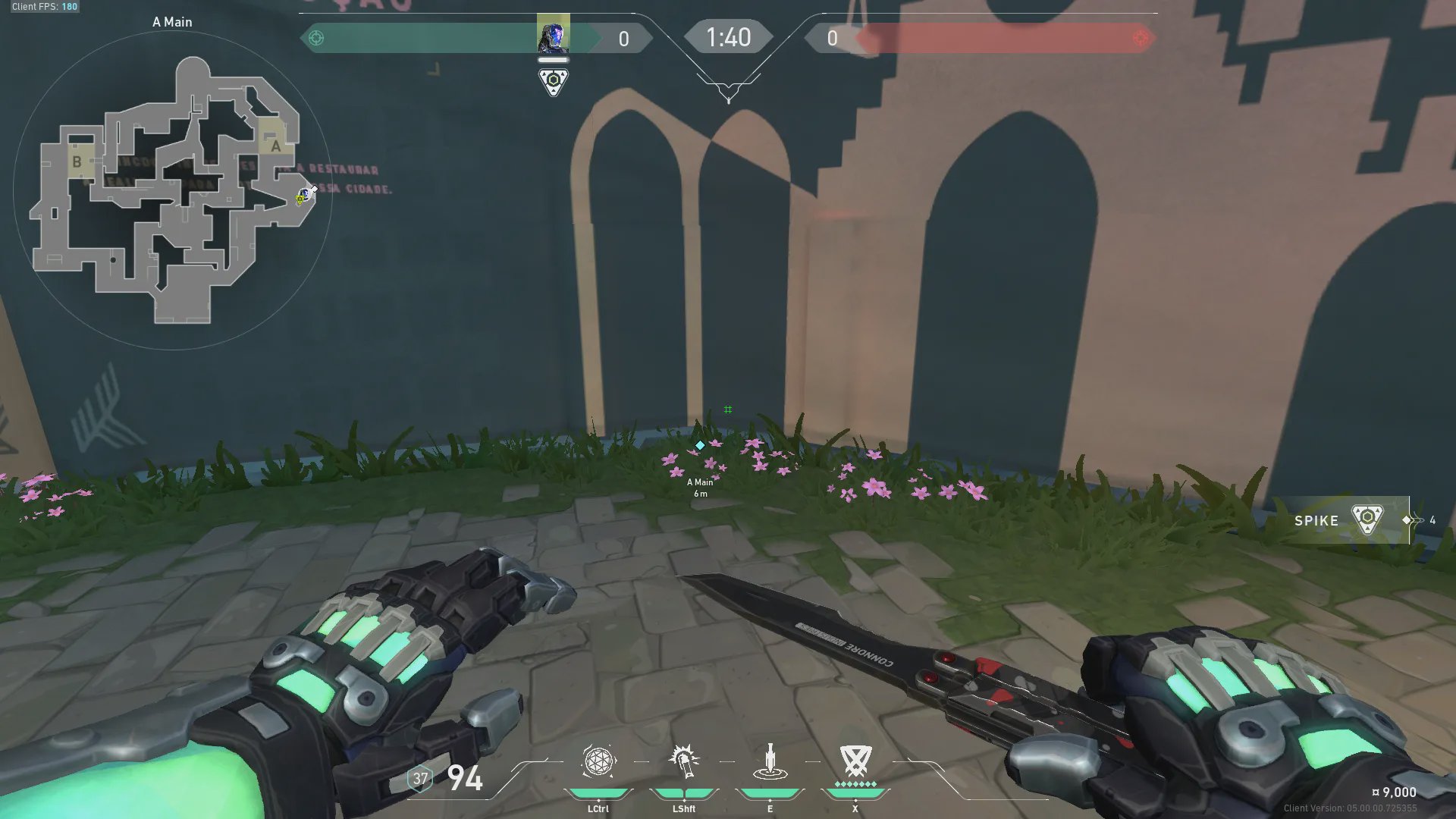The width and height of the screenshot is (1456, 819).
Task: Click the player marker on the minimap
Action: 304,196
